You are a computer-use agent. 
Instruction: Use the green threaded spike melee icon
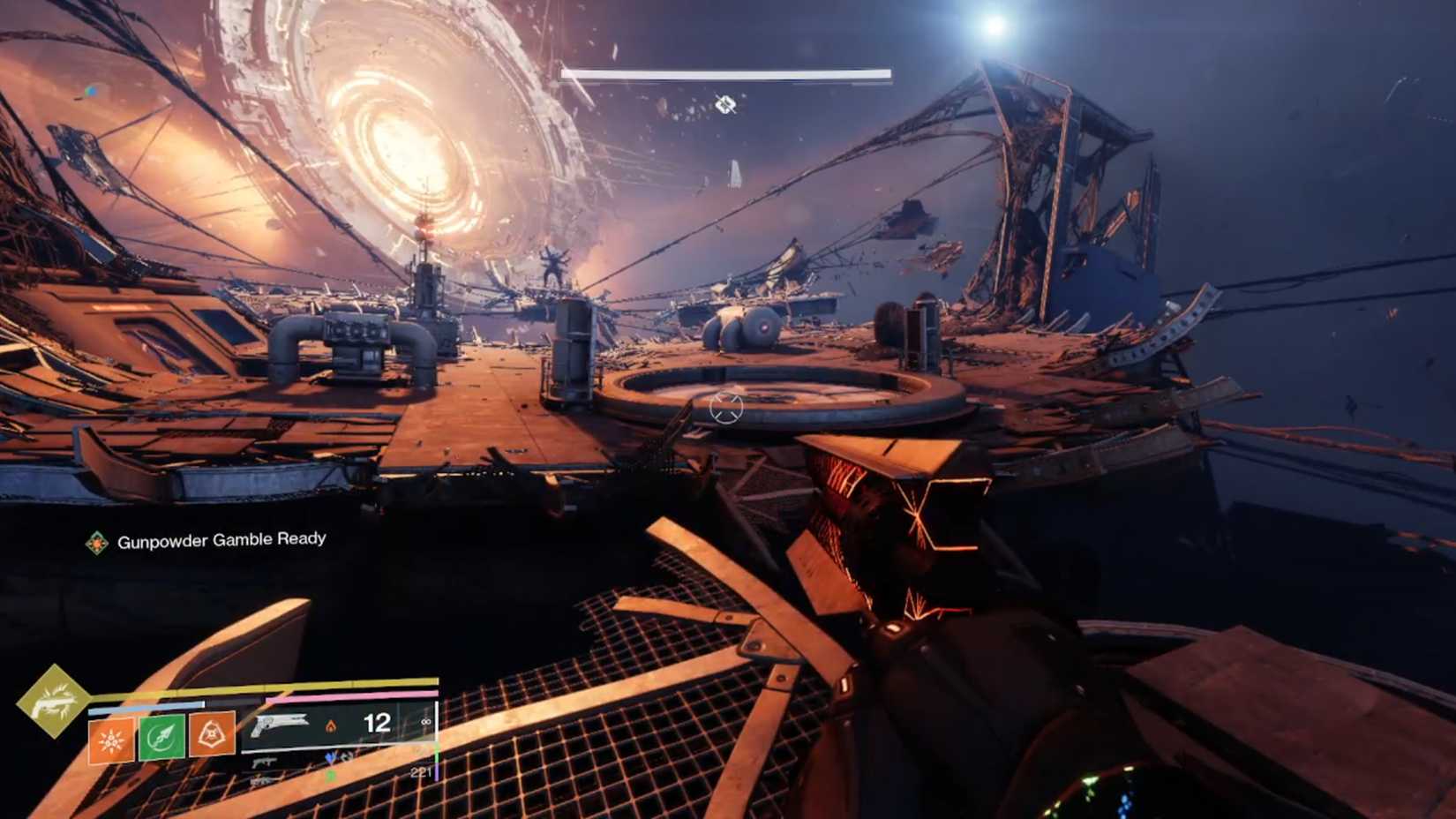[161, 738]
